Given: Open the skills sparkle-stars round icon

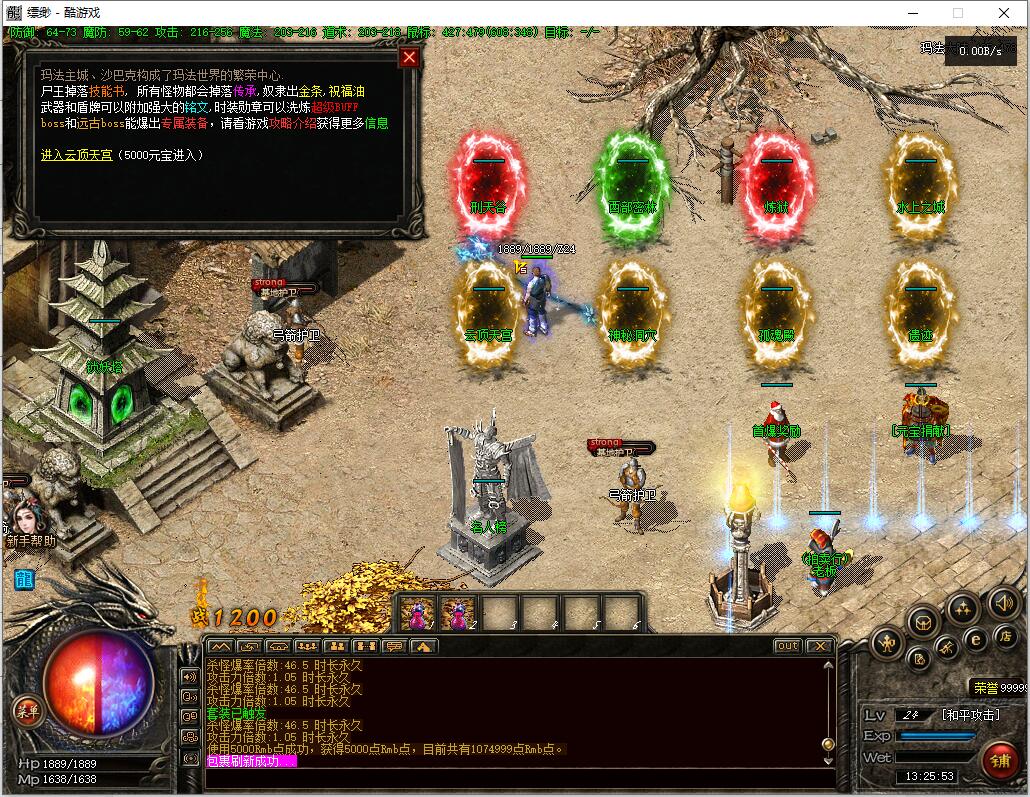Looking at the screenshot, I should tap(963, 607).
